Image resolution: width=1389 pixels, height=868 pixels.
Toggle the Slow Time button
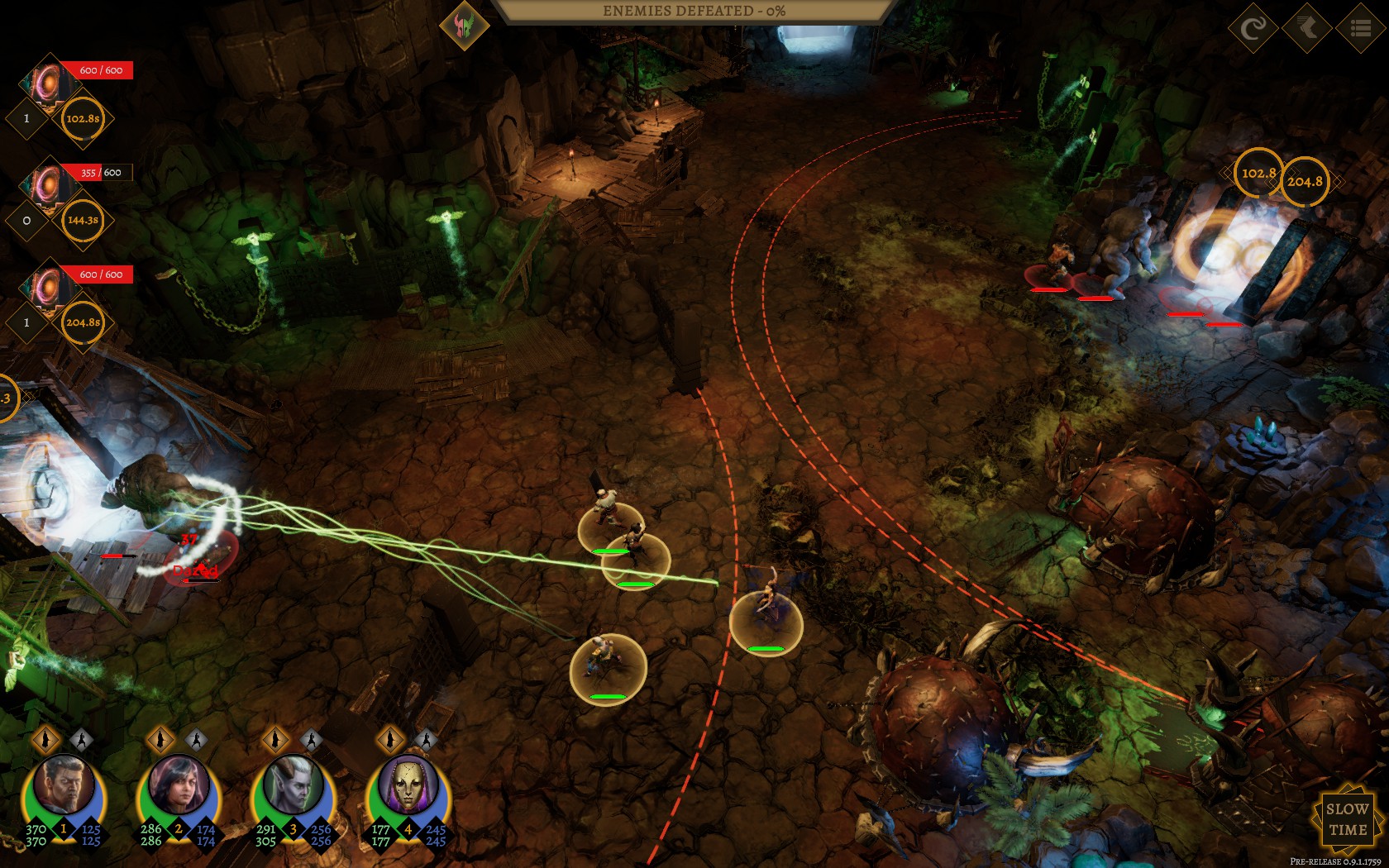pyautogui.click(x=1347, y=819)
